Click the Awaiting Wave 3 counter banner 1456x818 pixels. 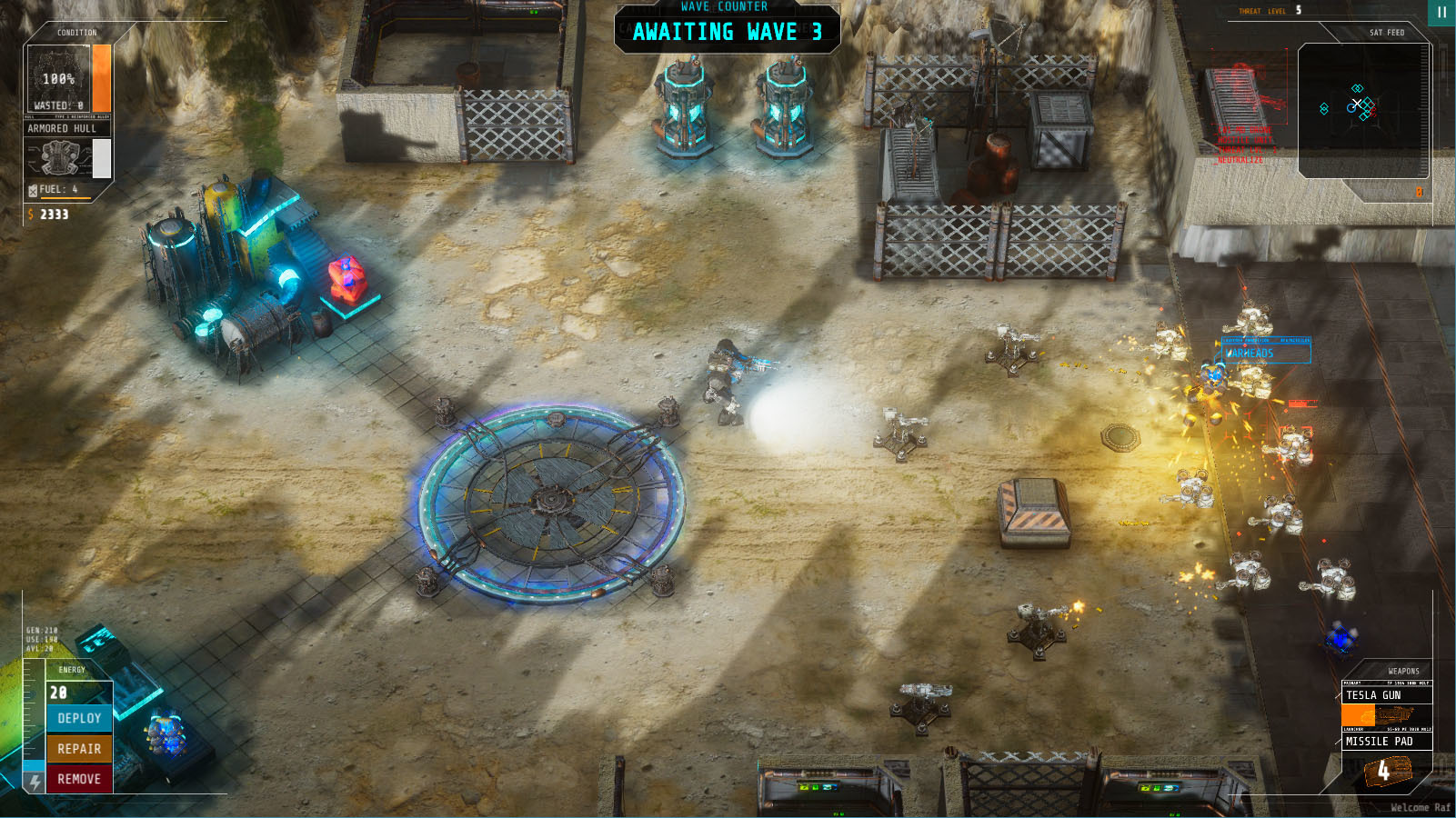(727, 32)
